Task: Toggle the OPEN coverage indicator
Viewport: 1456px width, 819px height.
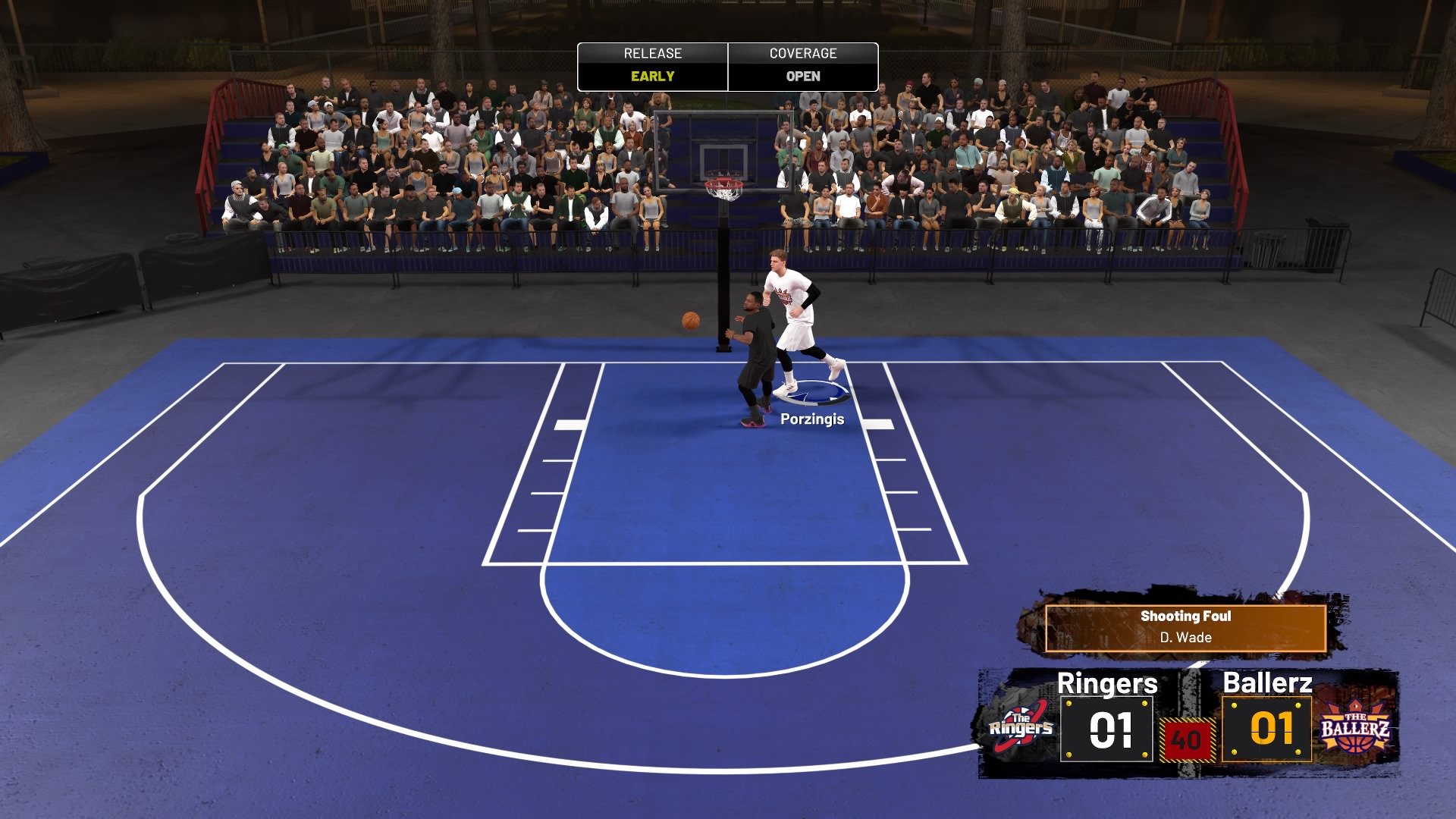Action: tap(804, 76)
